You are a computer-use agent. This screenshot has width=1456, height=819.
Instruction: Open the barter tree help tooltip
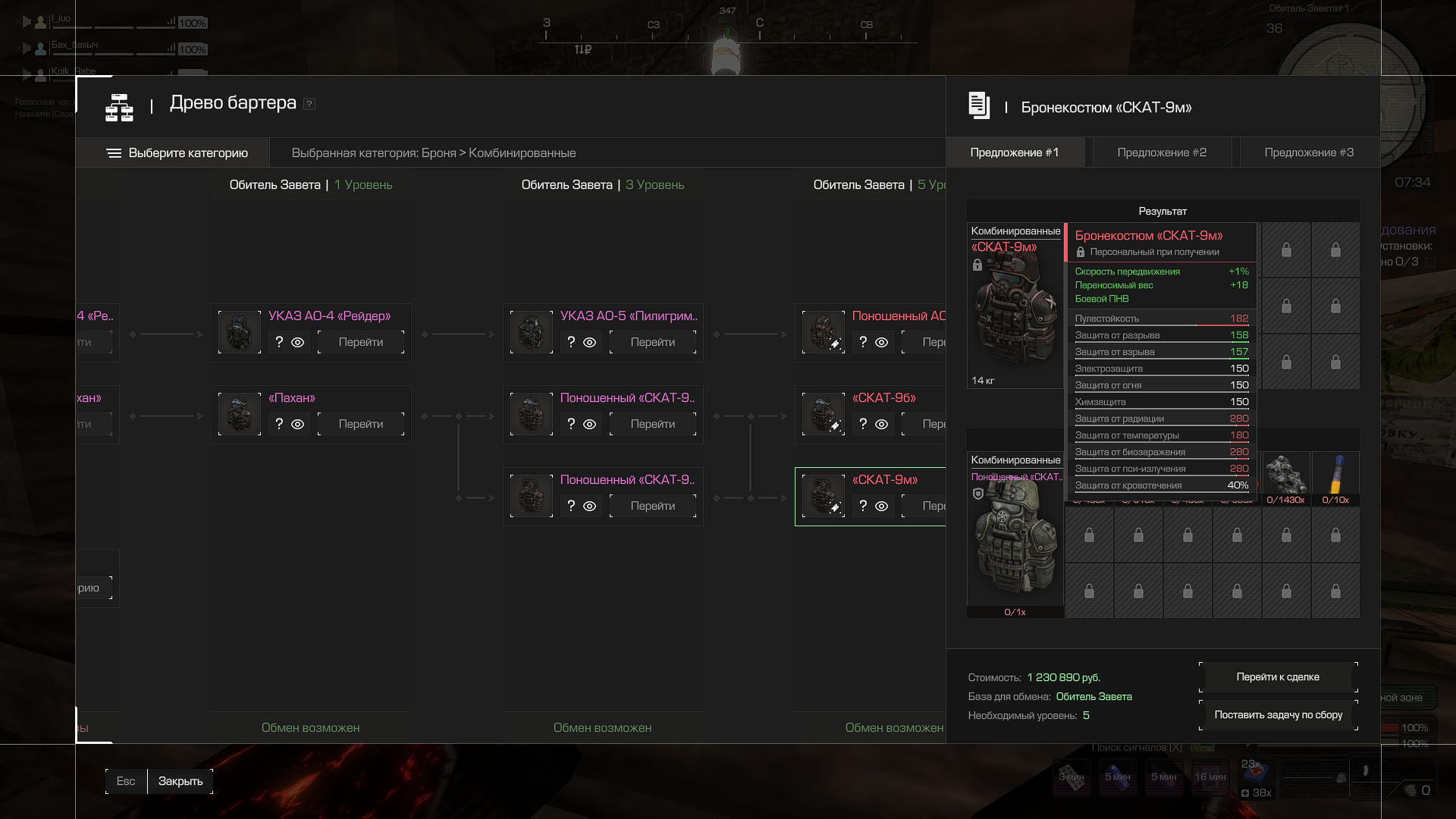(309, 104)
